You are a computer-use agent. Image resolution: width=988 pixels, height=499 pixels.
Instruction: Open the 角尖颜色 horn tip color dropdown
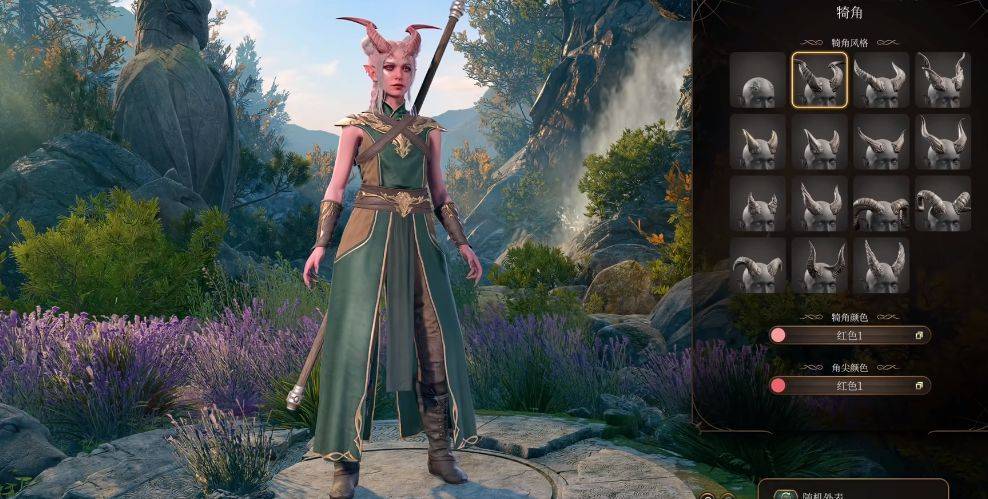click(x=849, y=385)
